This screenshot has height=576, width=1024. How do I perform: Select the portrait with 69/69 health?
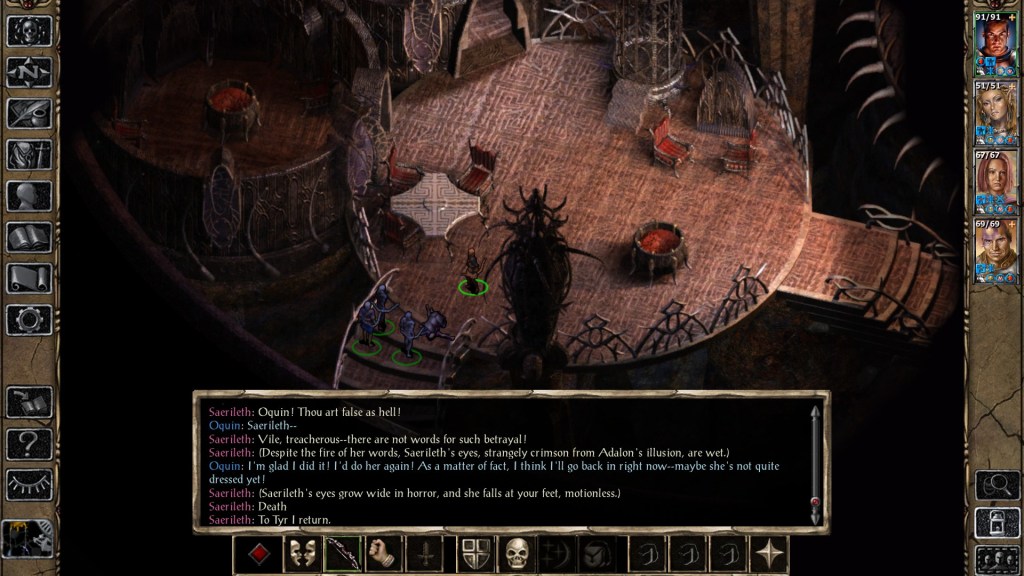(994, 253)
